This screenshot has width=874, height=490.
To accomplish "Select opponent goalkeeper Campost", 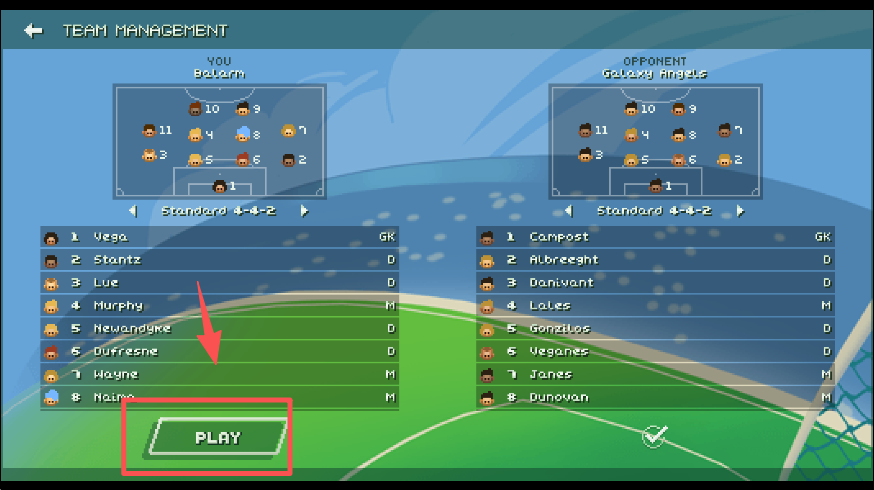I will pyautogui.click(x=655, y=237).
